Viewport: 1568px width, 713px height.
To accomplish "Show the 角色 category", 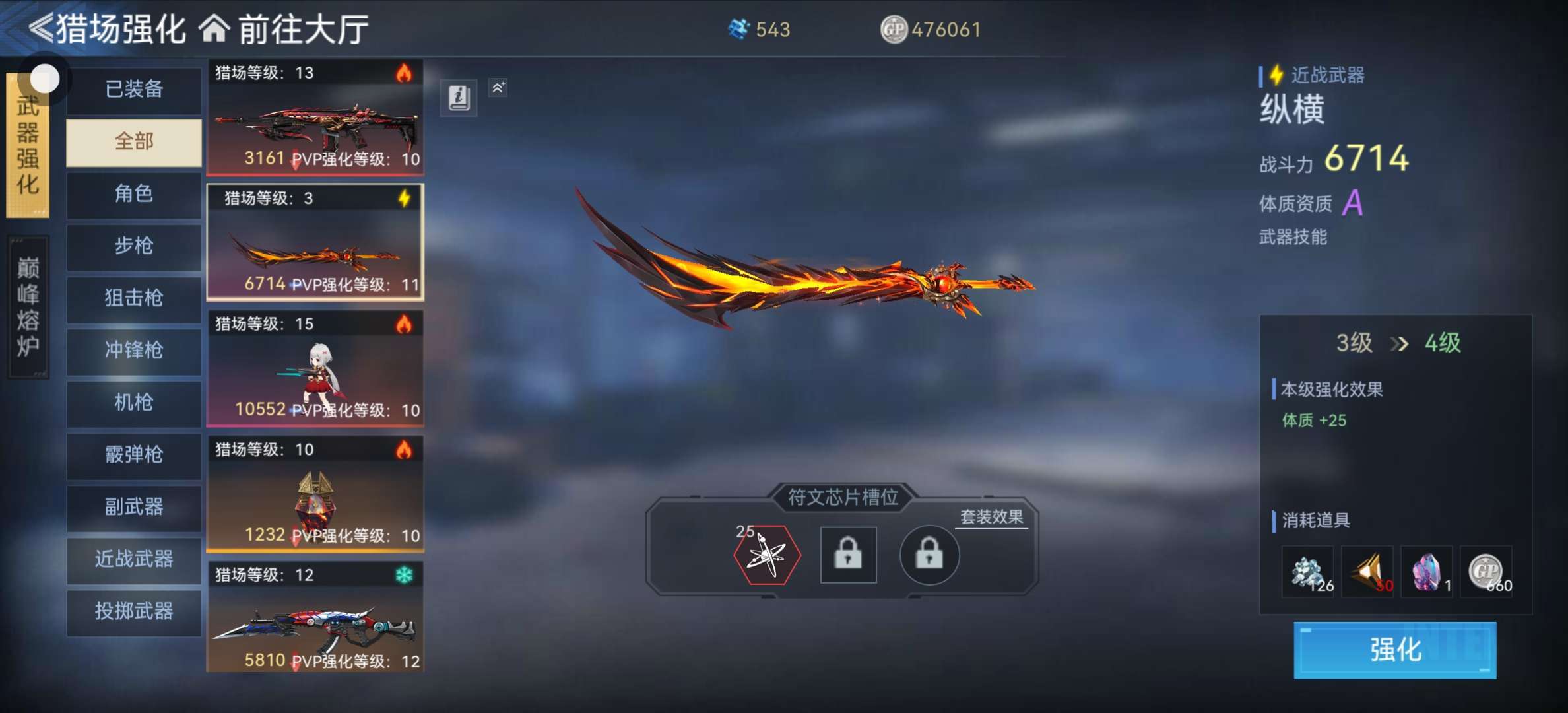I will point(134,193).
